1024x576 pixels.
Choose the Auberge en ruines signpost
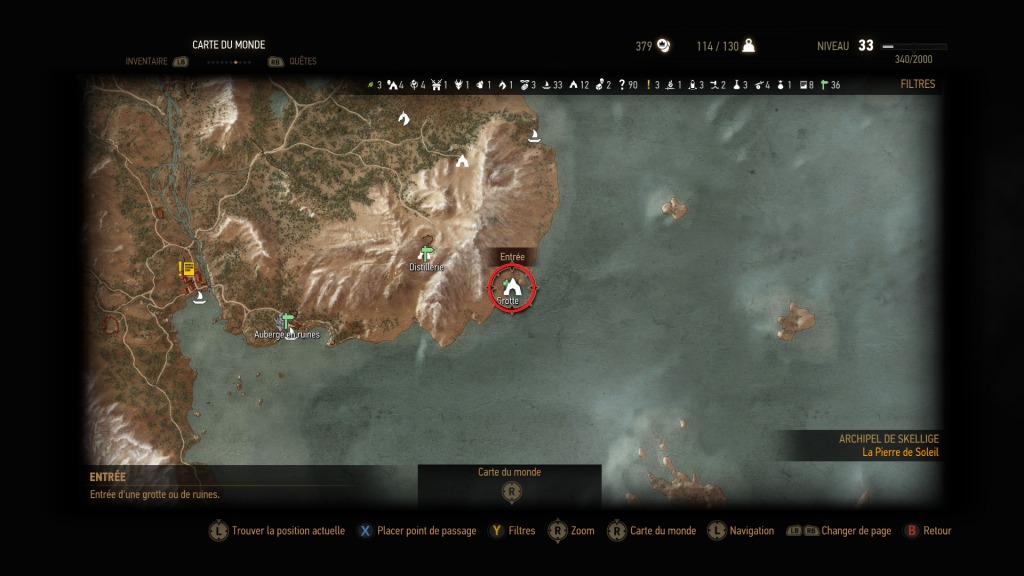[287, 321]
